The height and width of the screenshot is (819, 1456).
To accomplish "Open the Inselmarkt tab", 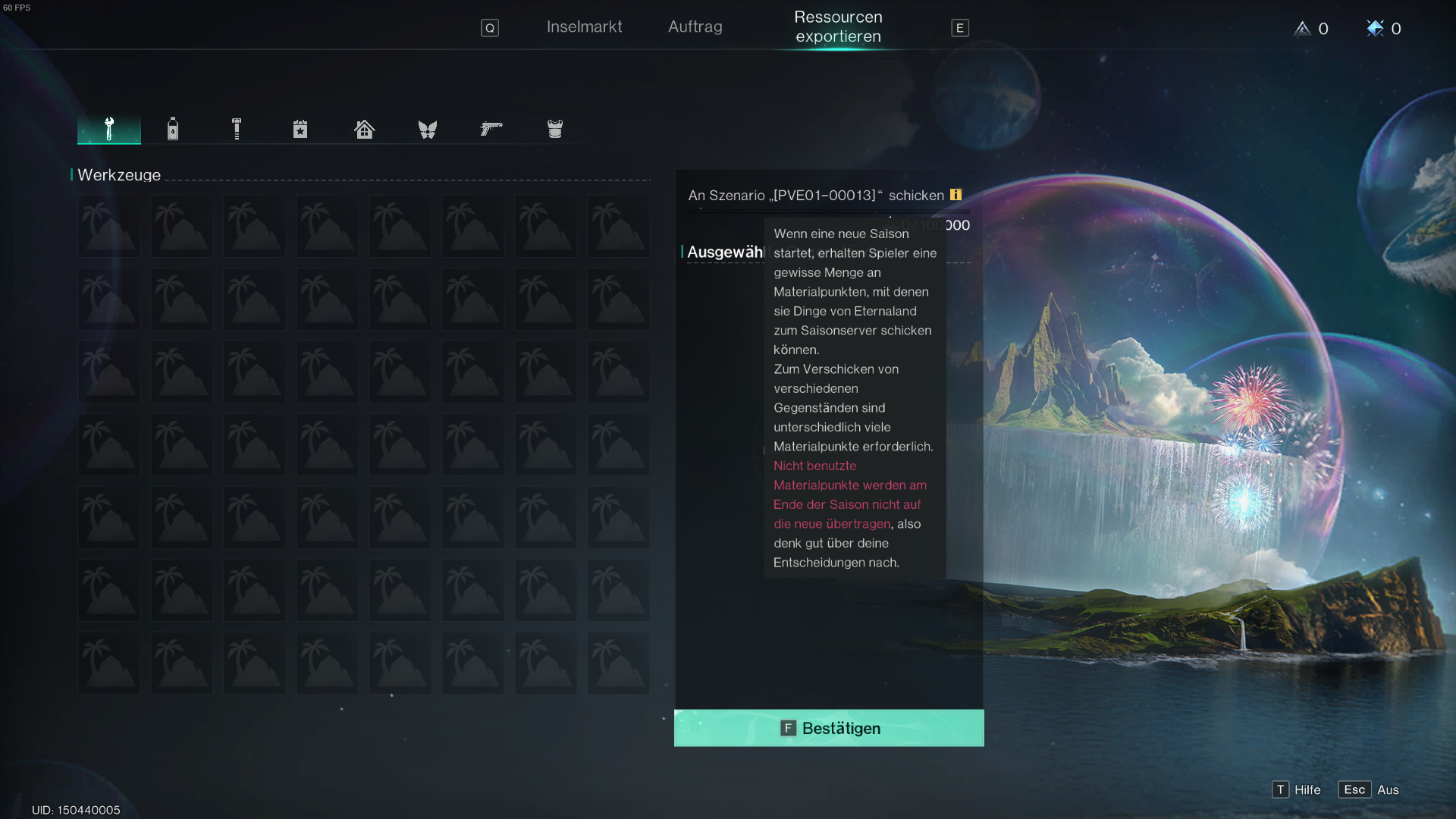I will pyautogui.click(x=584, y=27).
